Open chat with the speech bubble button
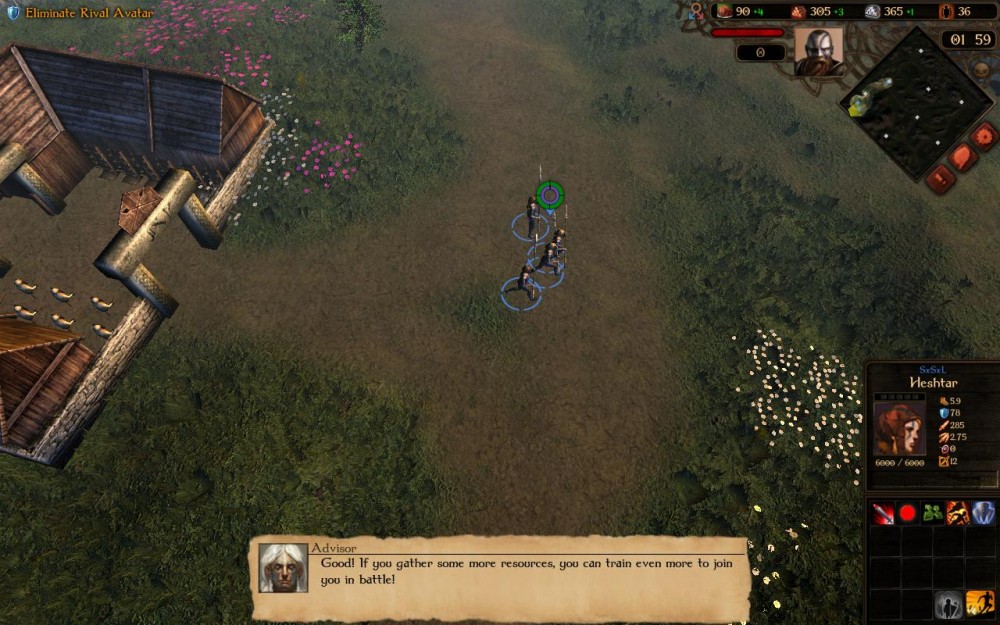The image size is (1000, 625). click(964, 157)
